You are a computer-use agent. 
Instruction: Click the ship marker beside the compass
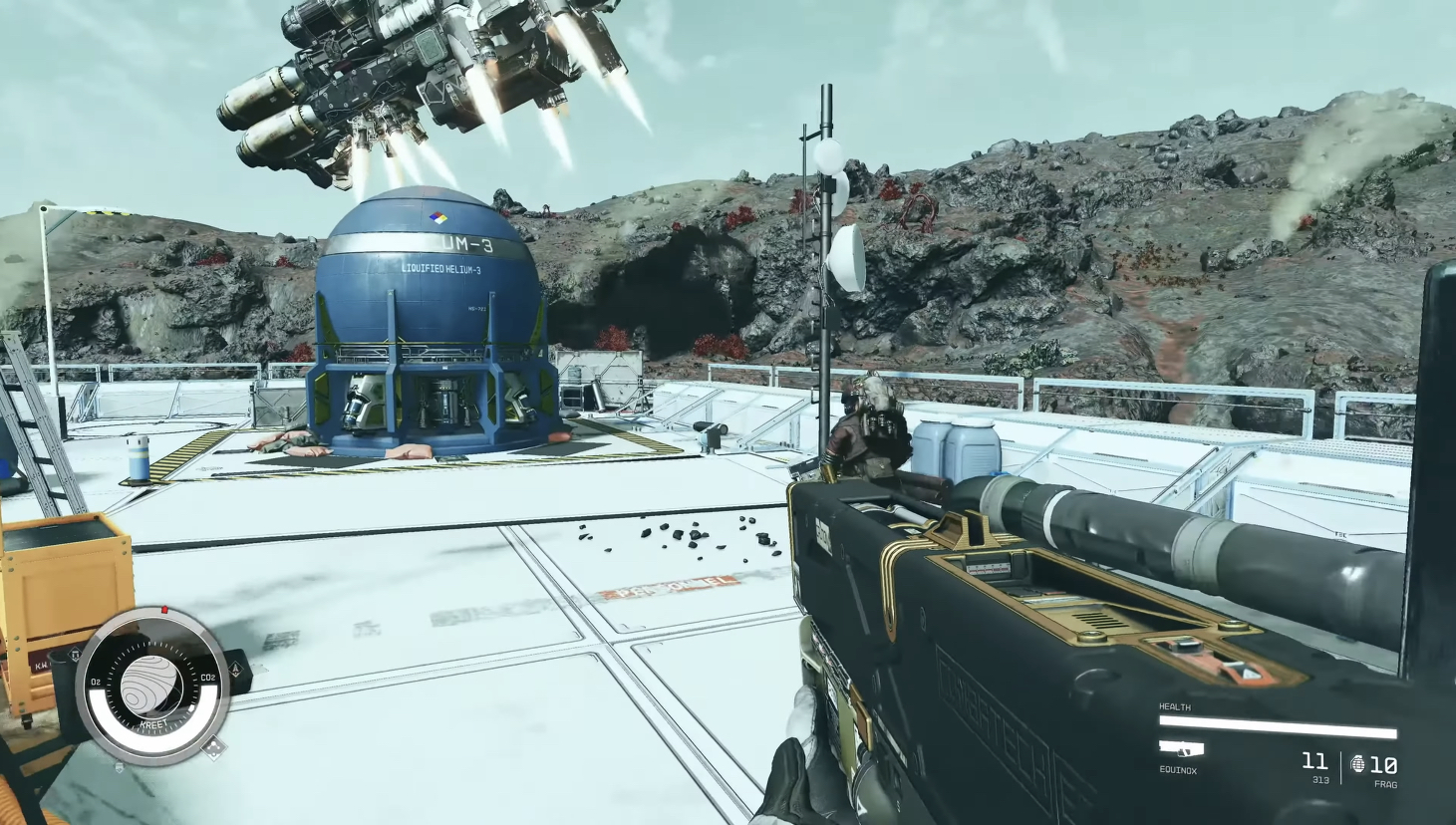click(236, 671)
